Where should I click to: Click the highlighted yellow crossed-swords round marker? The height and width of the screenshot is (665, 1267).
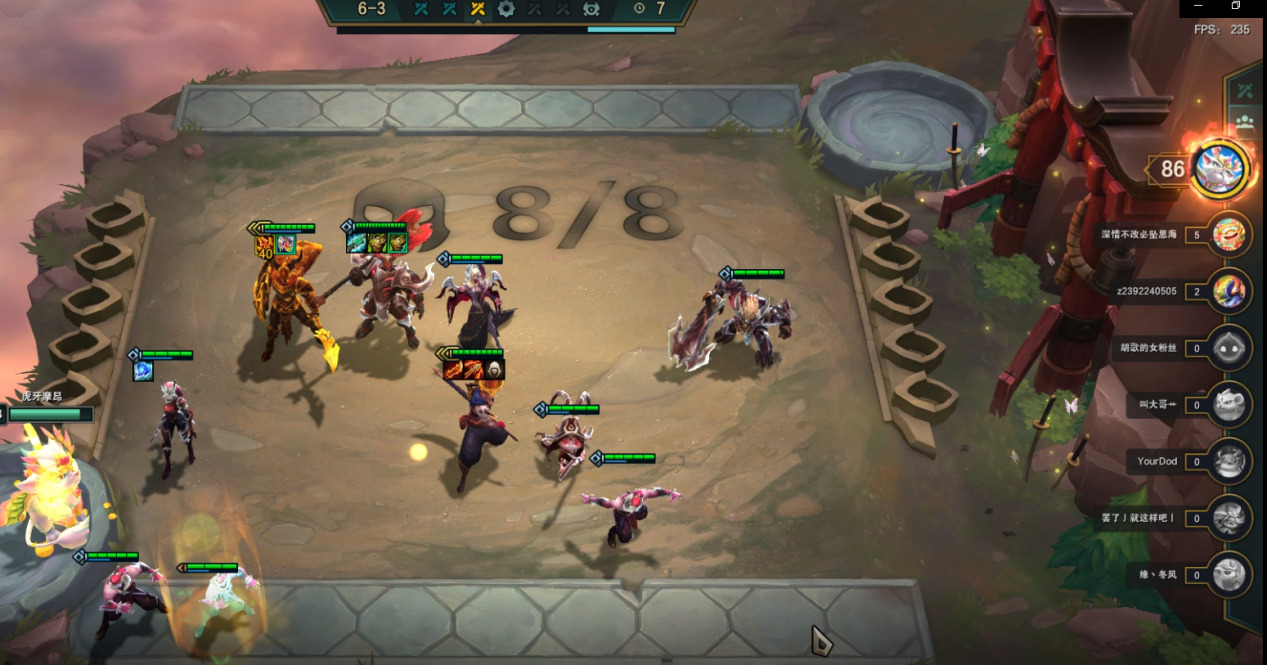click(478, 9)
